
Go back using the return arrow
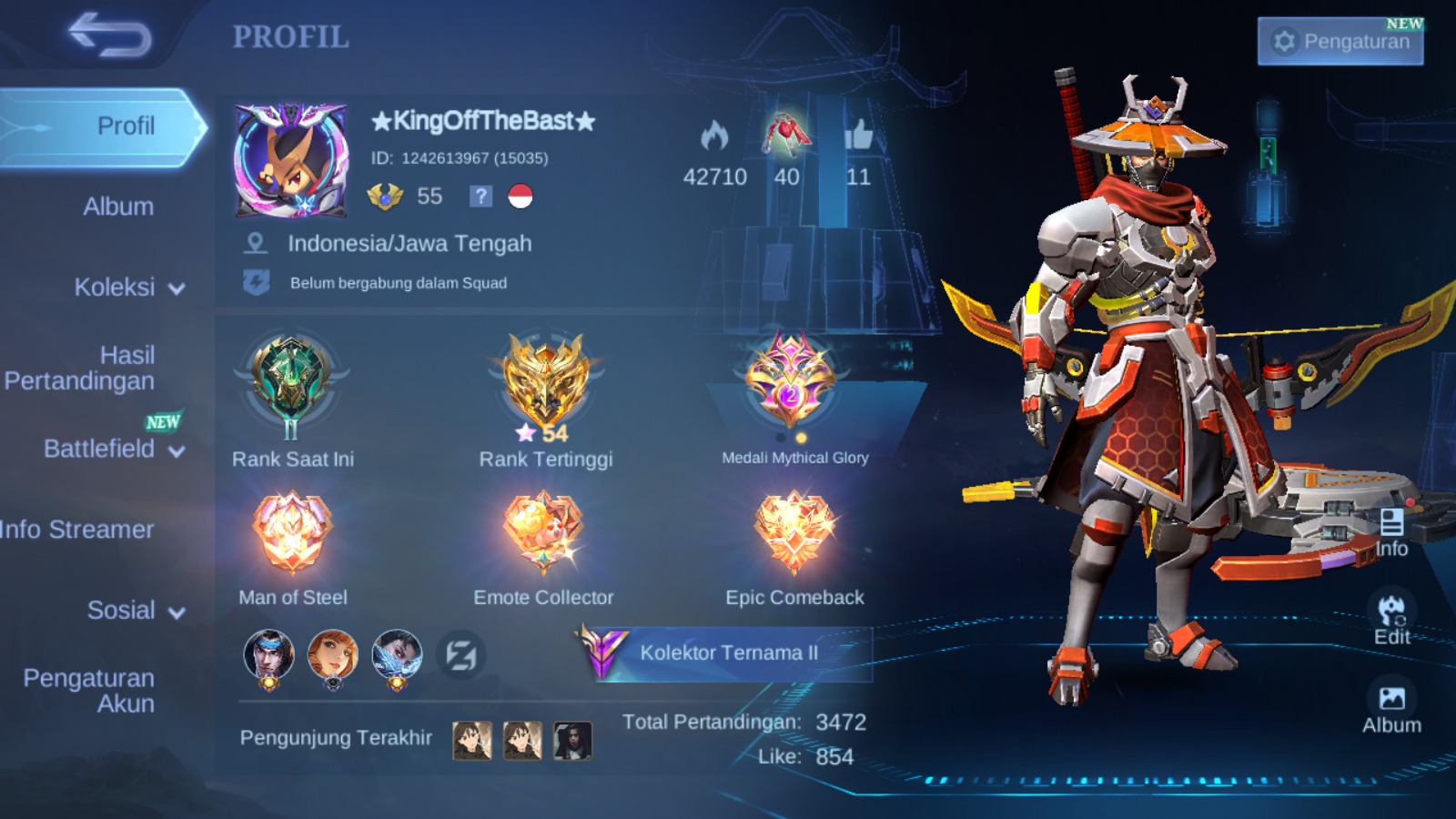coord(110,35)
